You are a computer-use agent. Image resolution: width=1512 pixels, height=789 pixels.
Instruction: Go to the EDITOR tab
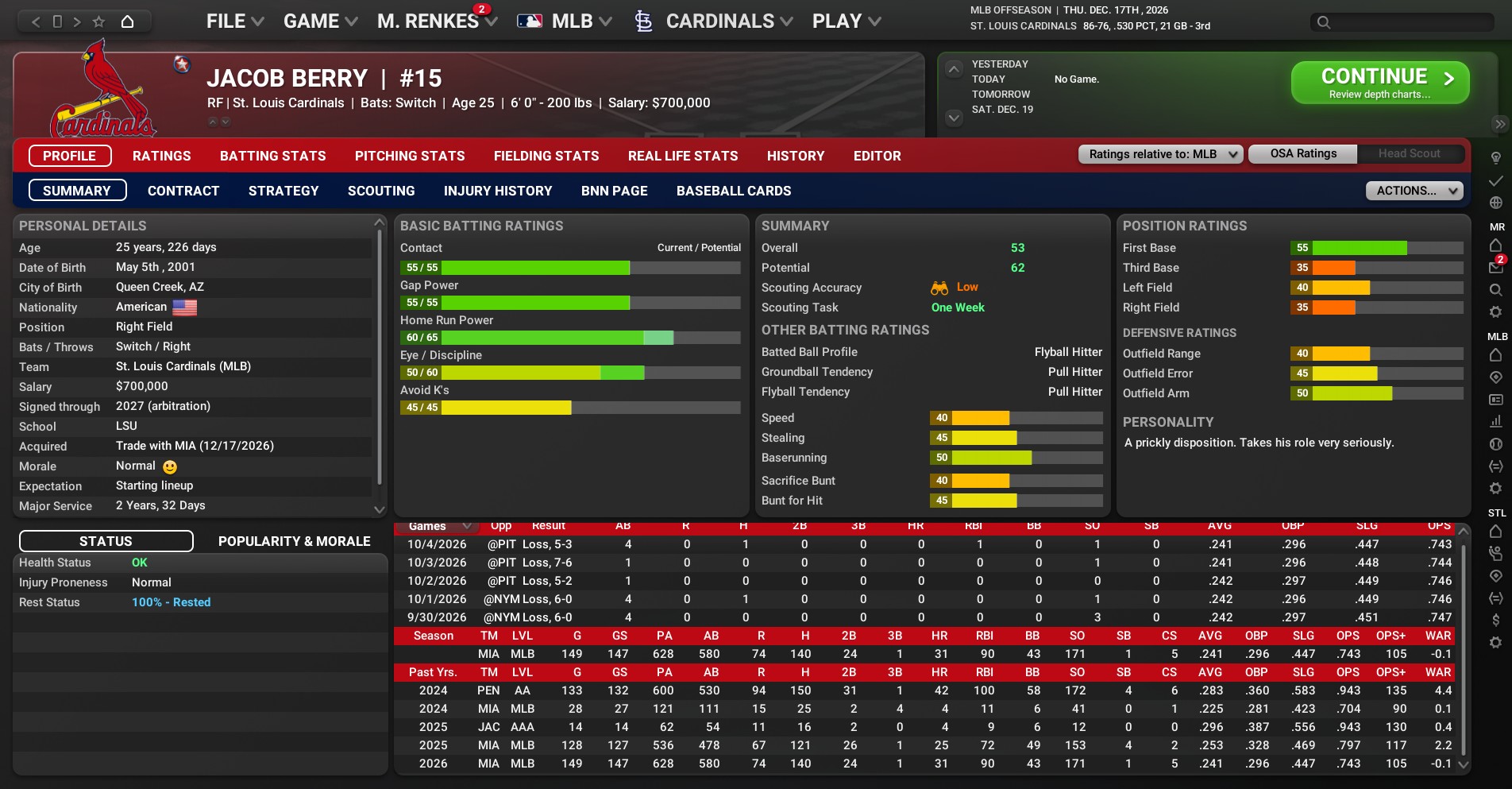point(877,156)
